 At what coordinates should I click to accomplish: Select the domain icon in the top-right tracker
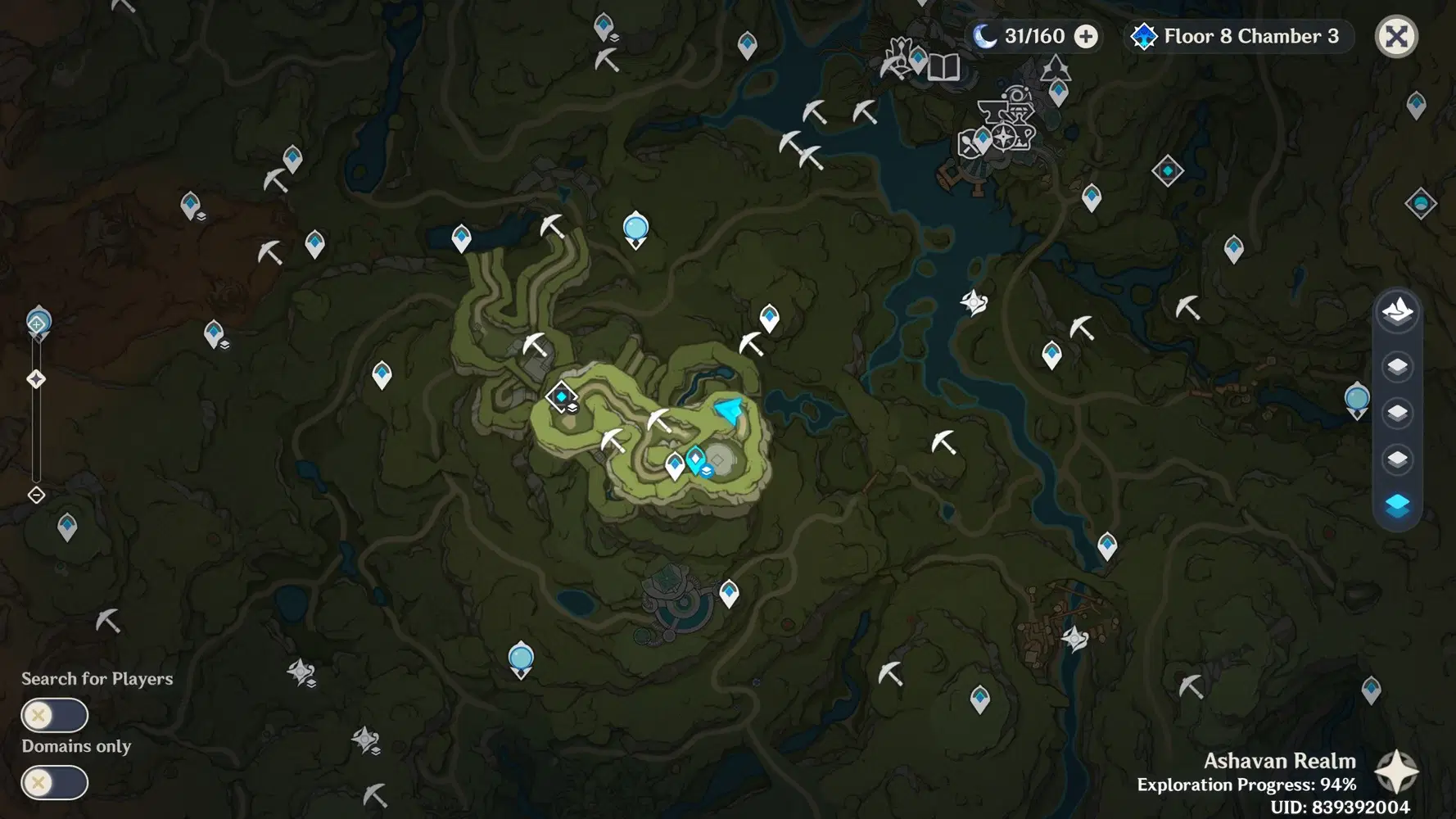1144,36
